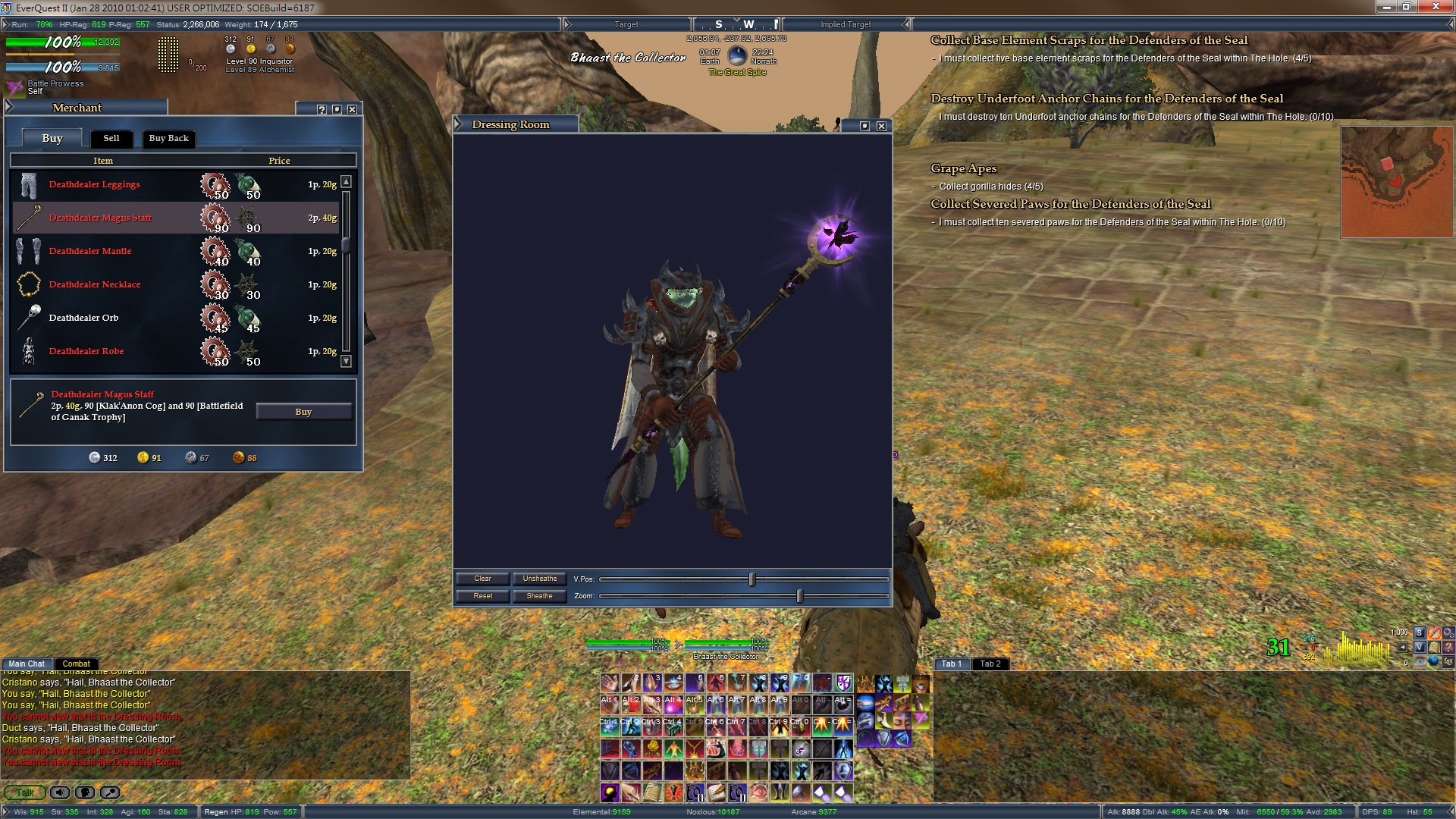This screenshot has height=819, width=1456.
Task: Pick the Deathdealer Necklace item
Action: (x=95, y=284)
